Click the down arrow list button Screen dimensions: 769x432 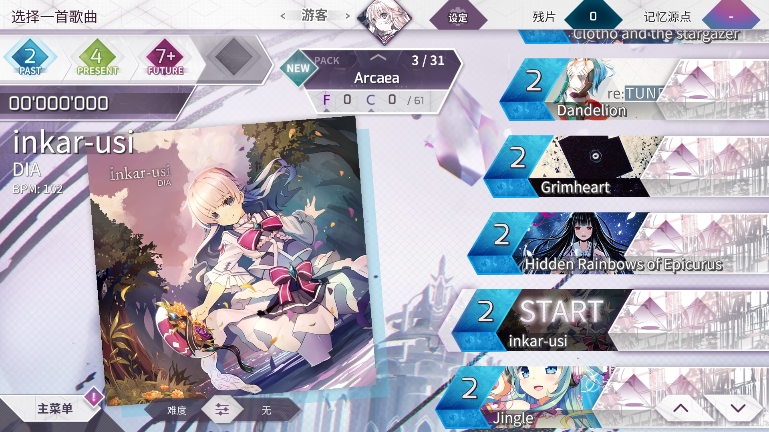tap(738, 408)
